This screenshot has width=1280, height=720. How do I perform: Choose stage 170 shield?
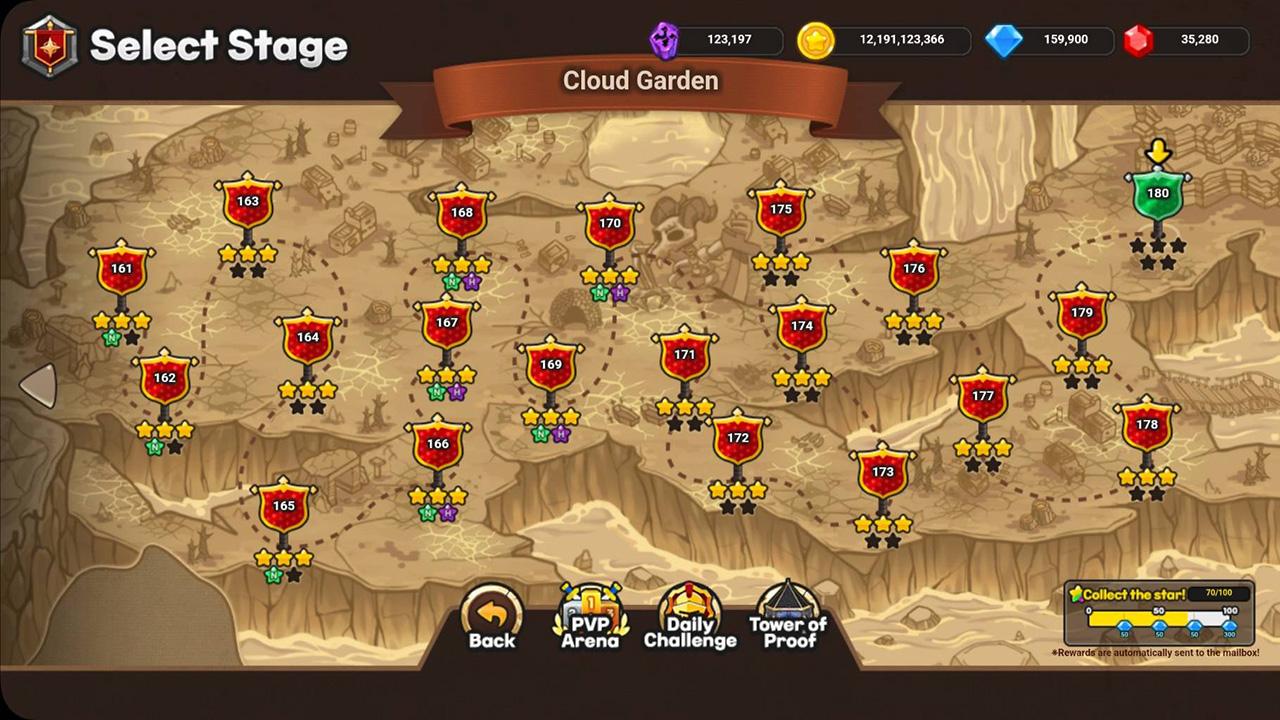tap(610, 225)
